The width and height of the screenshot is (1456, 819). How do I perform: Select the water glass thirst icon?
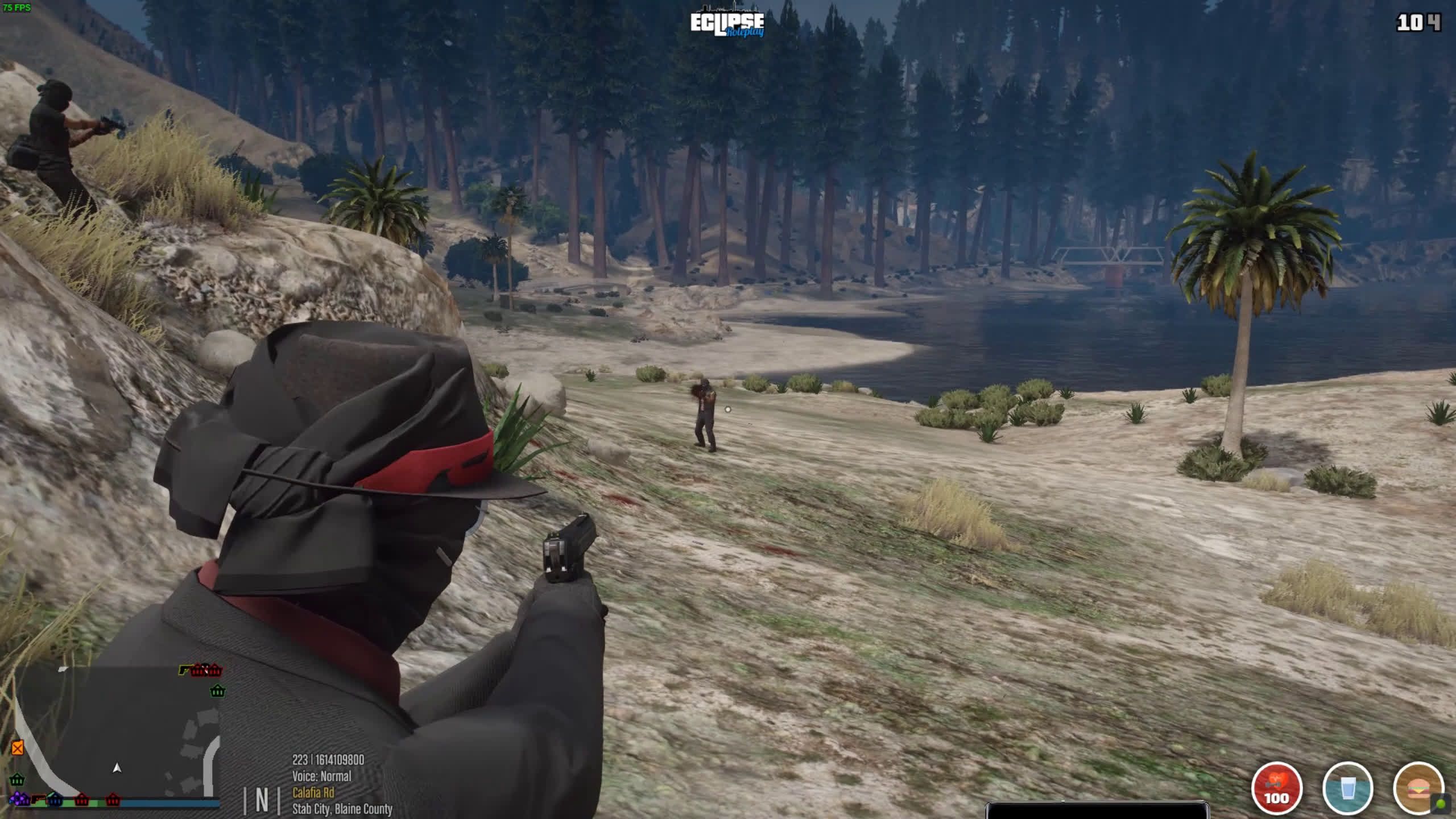point(1347,788)
